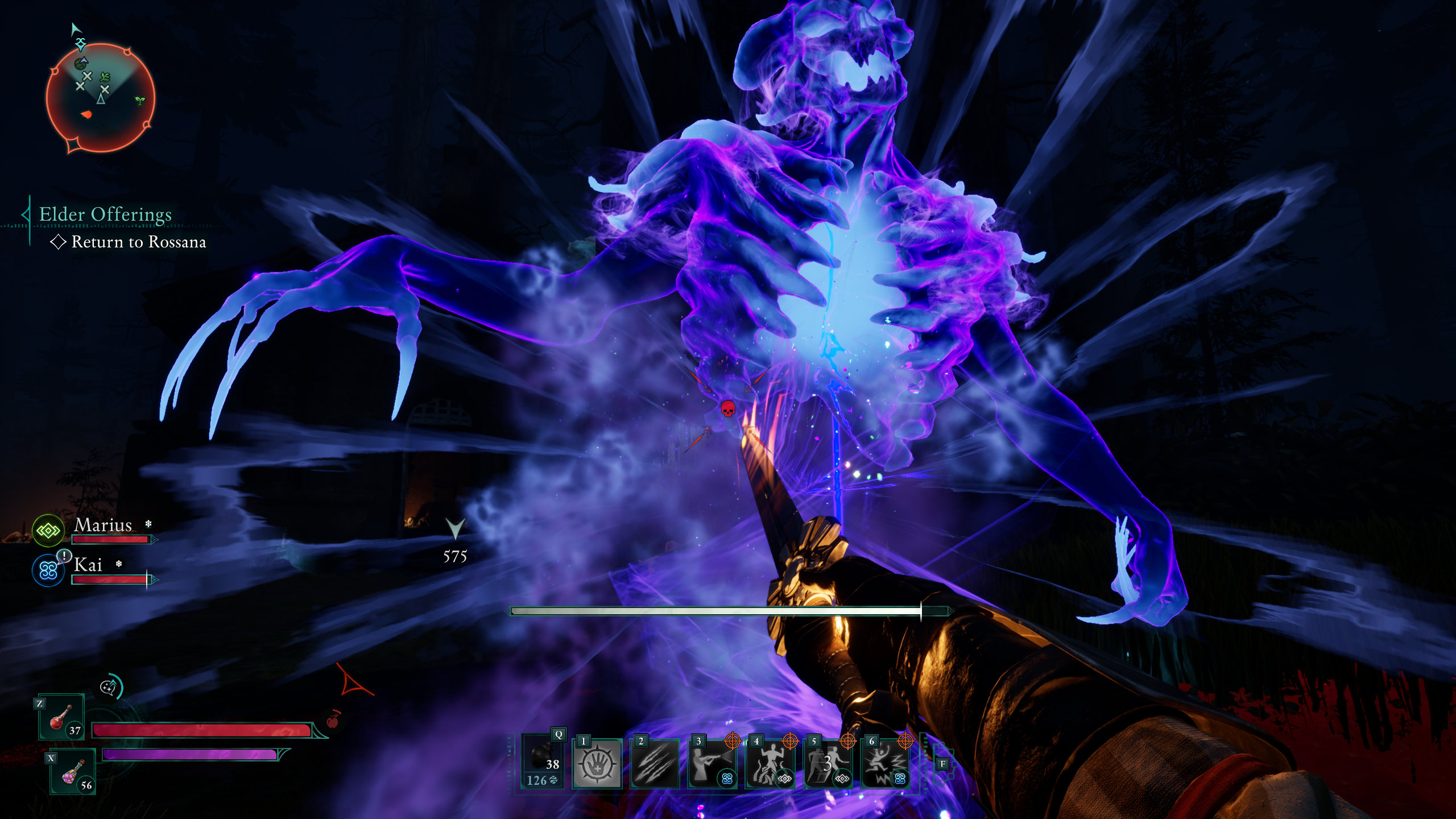Screen dimensions: 1456x819
Task: Select the grenade slot with 38 count
Action: point(543,761)
